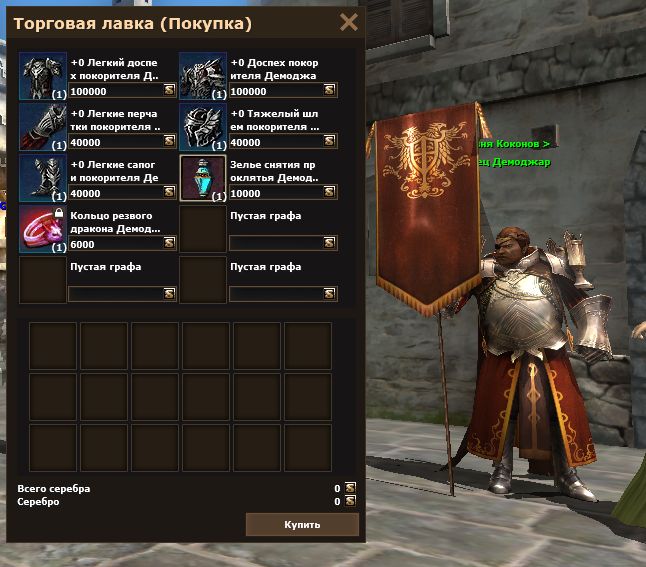646x567 pixels.
Task: Choose the Легкие сапоги покорителя boots
Action: pos(43,178)
